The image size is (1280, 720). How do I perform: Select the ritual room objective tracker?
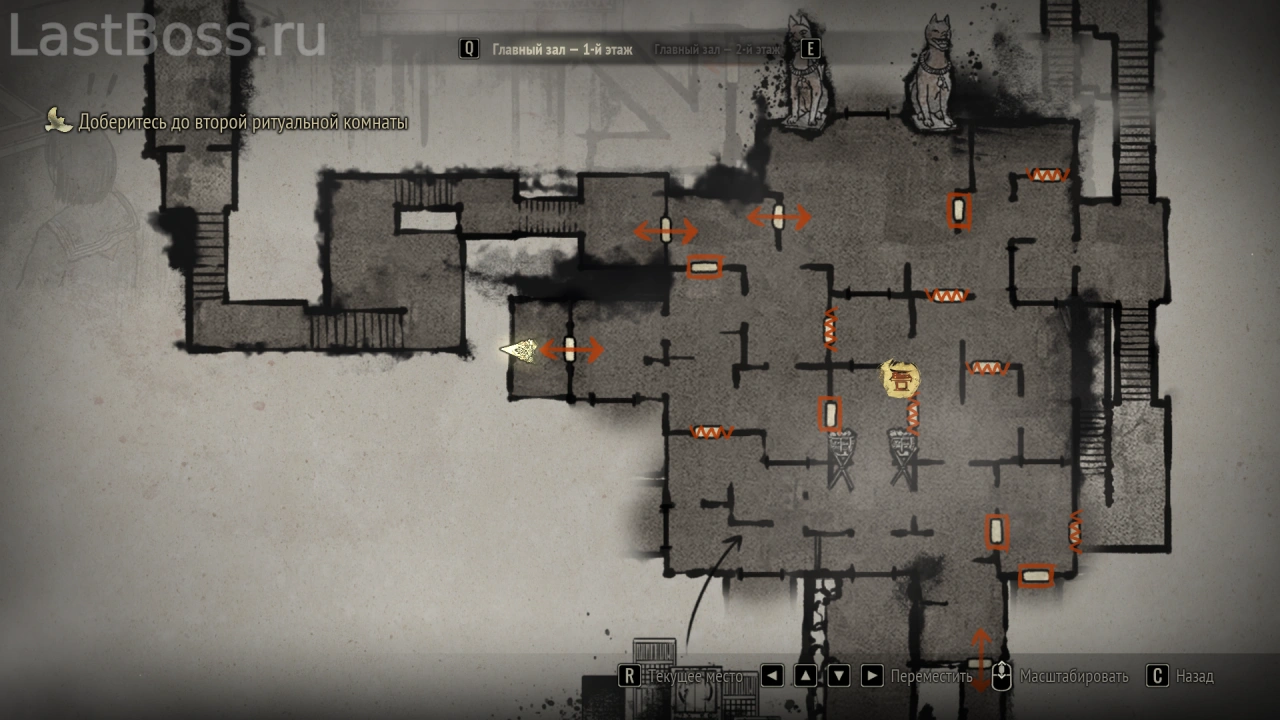tap(243, 123)
